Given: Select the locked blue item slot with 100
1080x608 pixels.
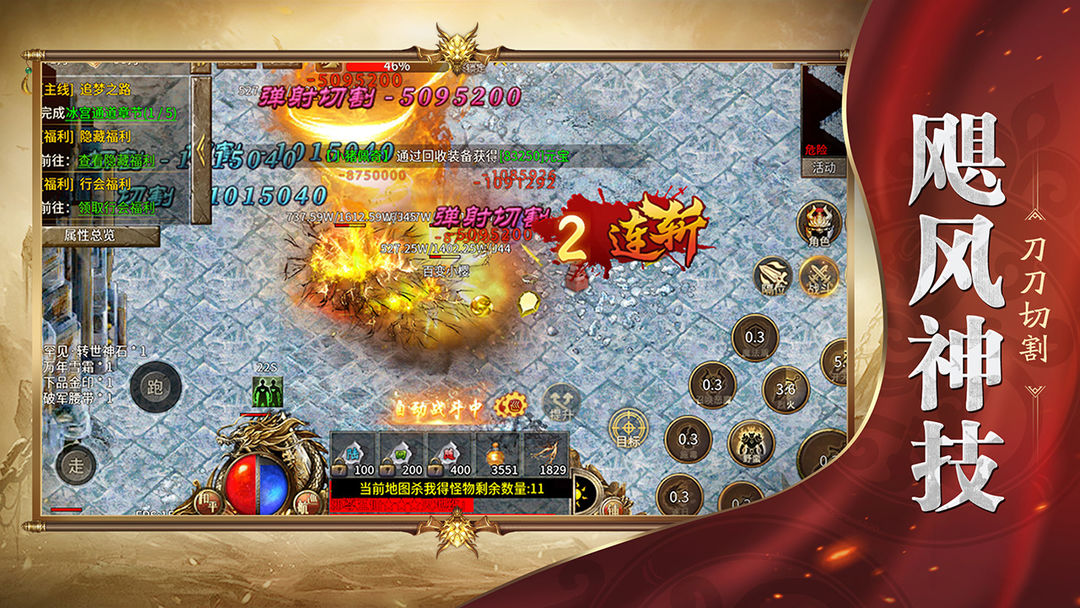Looking at the screenshot, I should (353, 455).
